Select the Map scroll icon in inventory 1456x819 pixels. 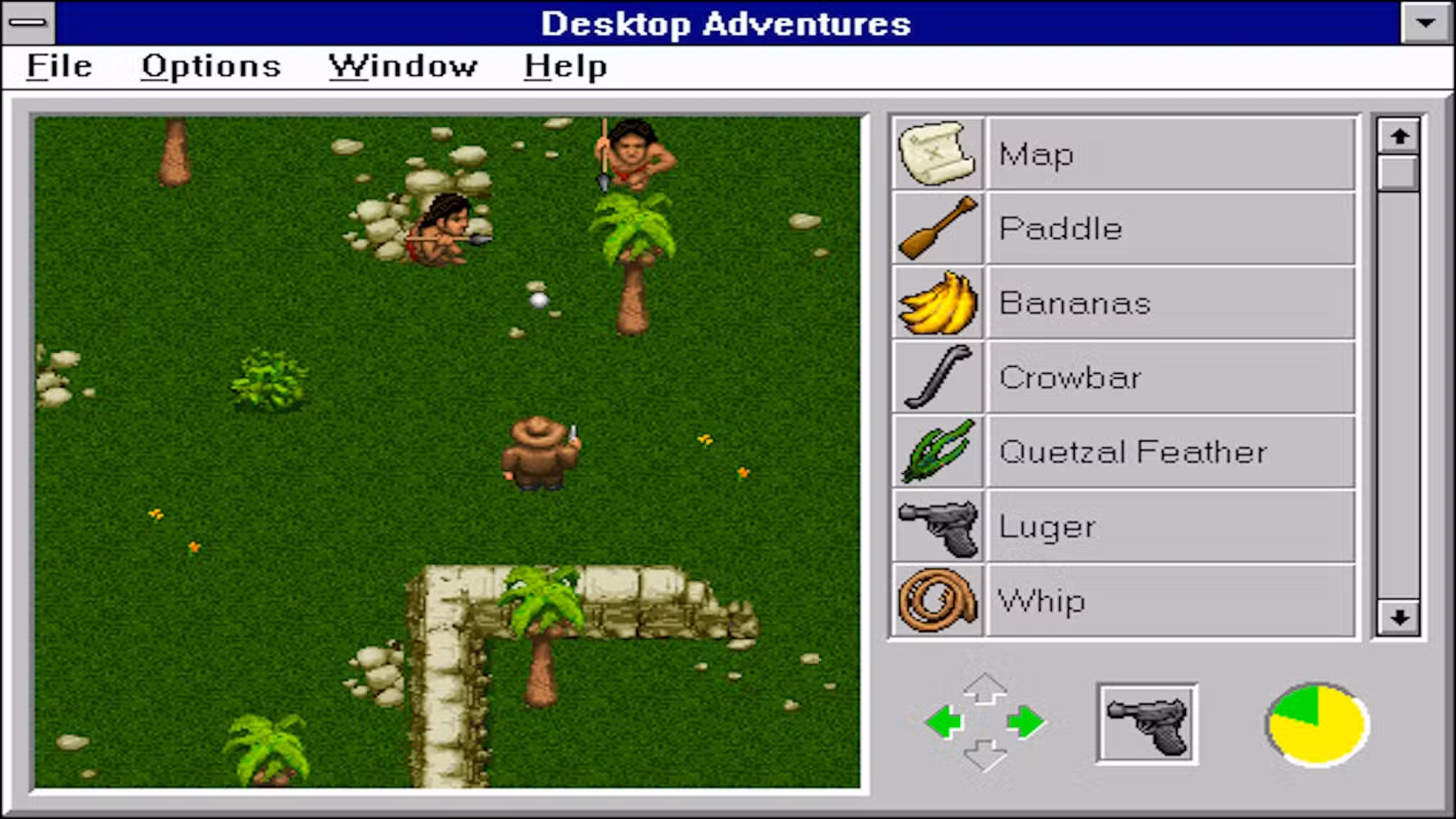[937, 154]
